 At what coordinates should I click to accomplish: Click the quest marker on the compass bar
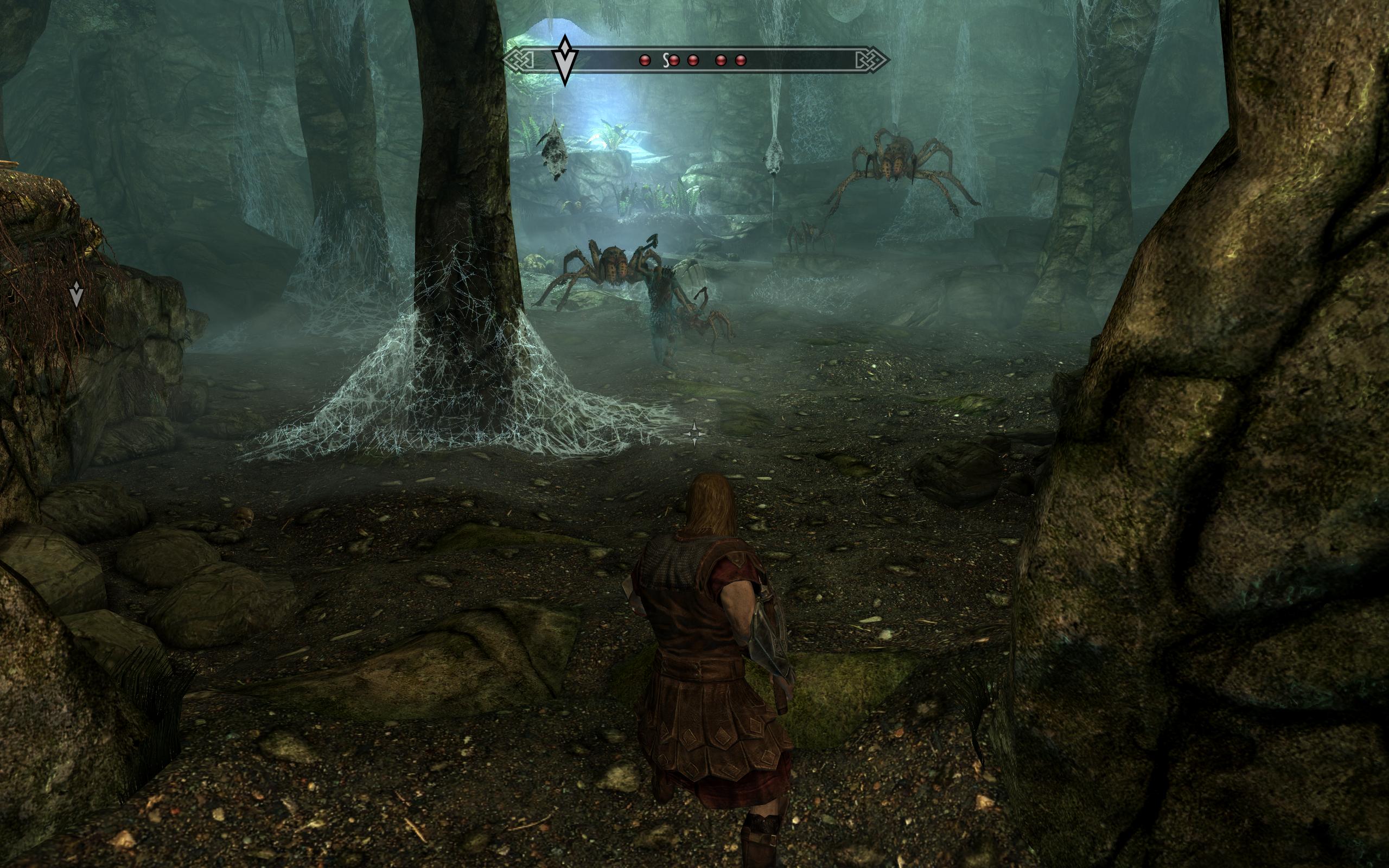(x=565, y=61)
